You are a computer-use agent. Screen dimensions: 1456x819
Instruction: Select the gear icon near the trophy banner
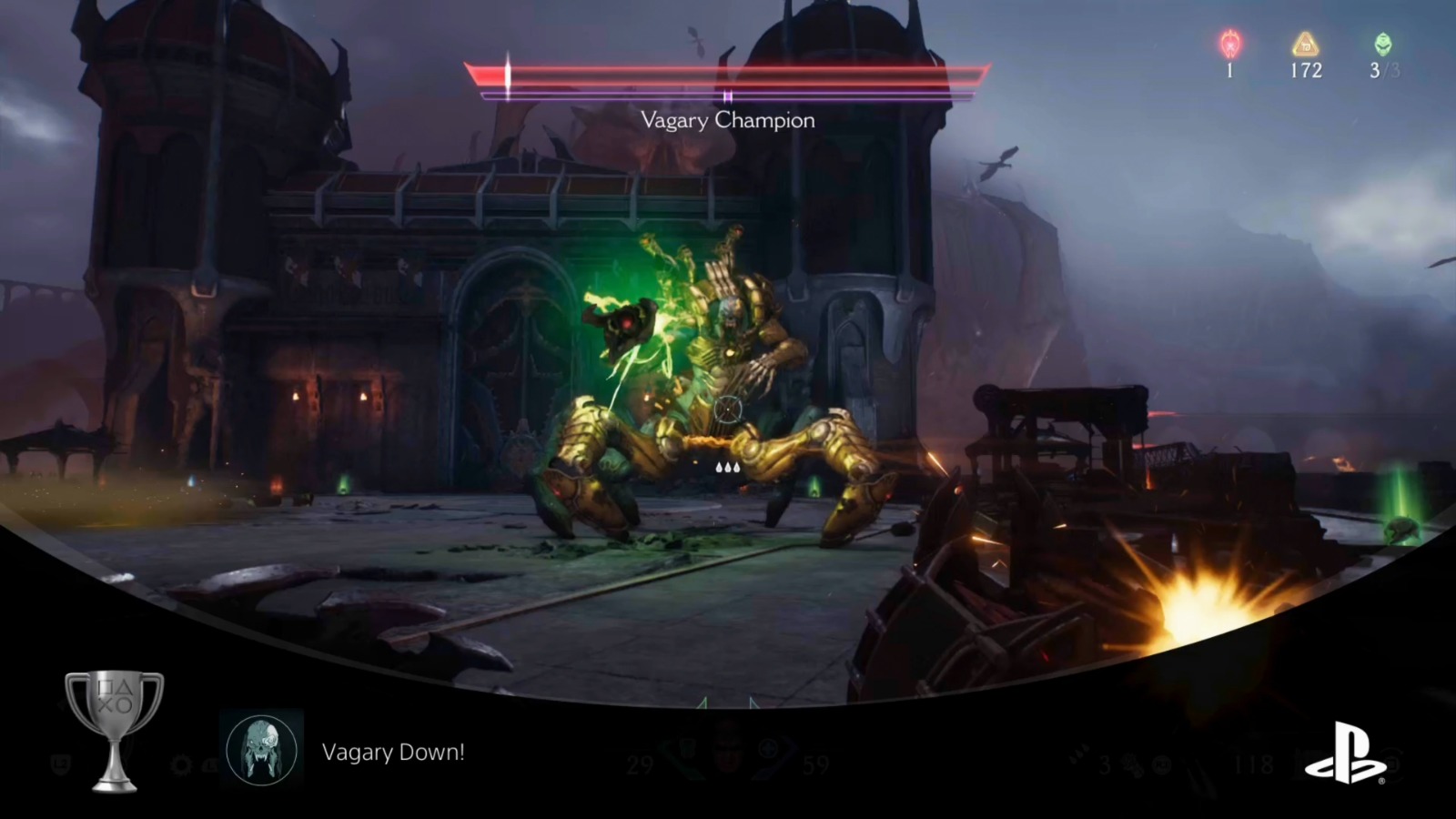180,764
